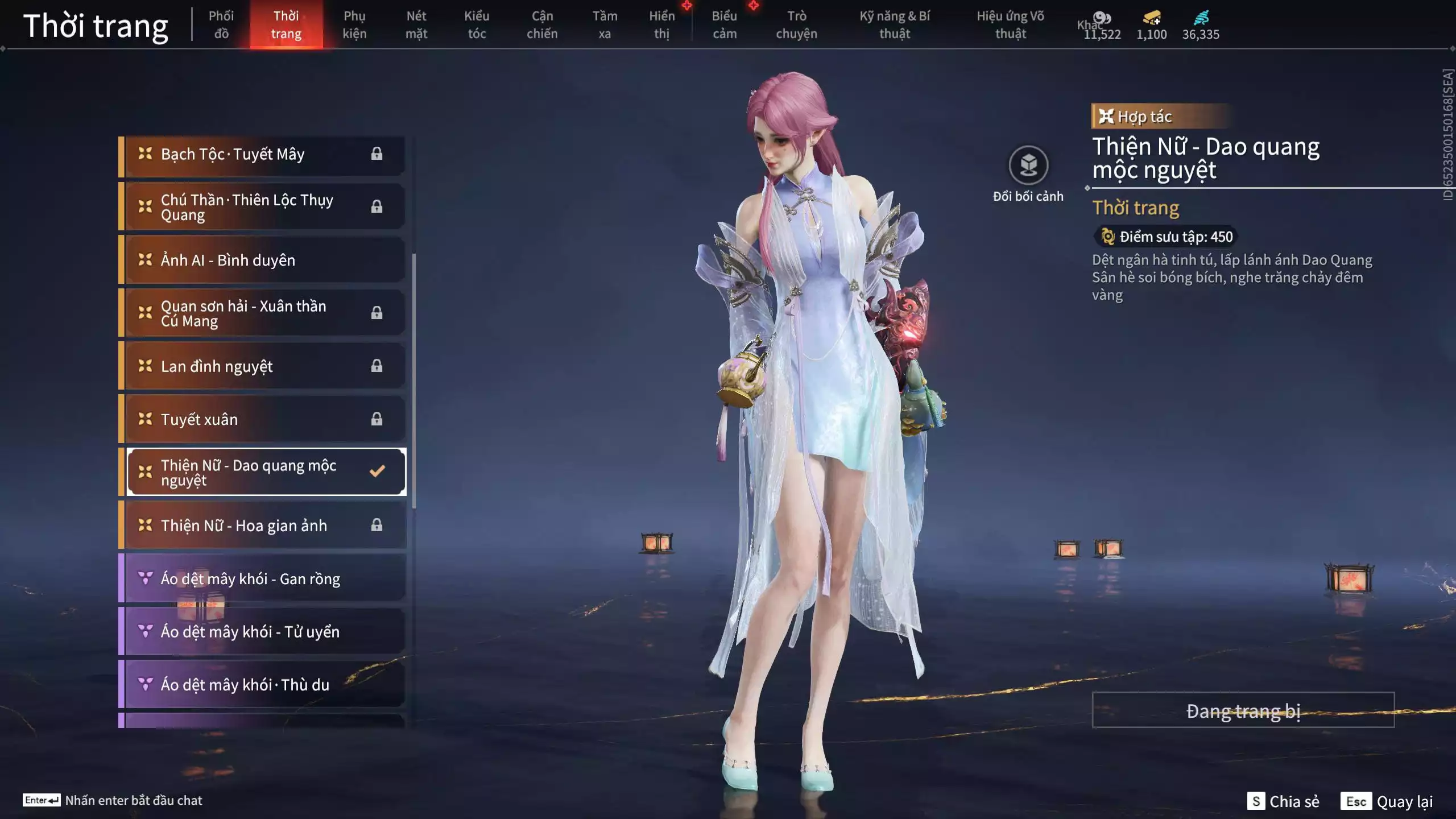Click the pinwheel icon on "Bạch Tộc · Tuyết Mây"
The width and height of the screenshot is (1456, 819).
146,154
